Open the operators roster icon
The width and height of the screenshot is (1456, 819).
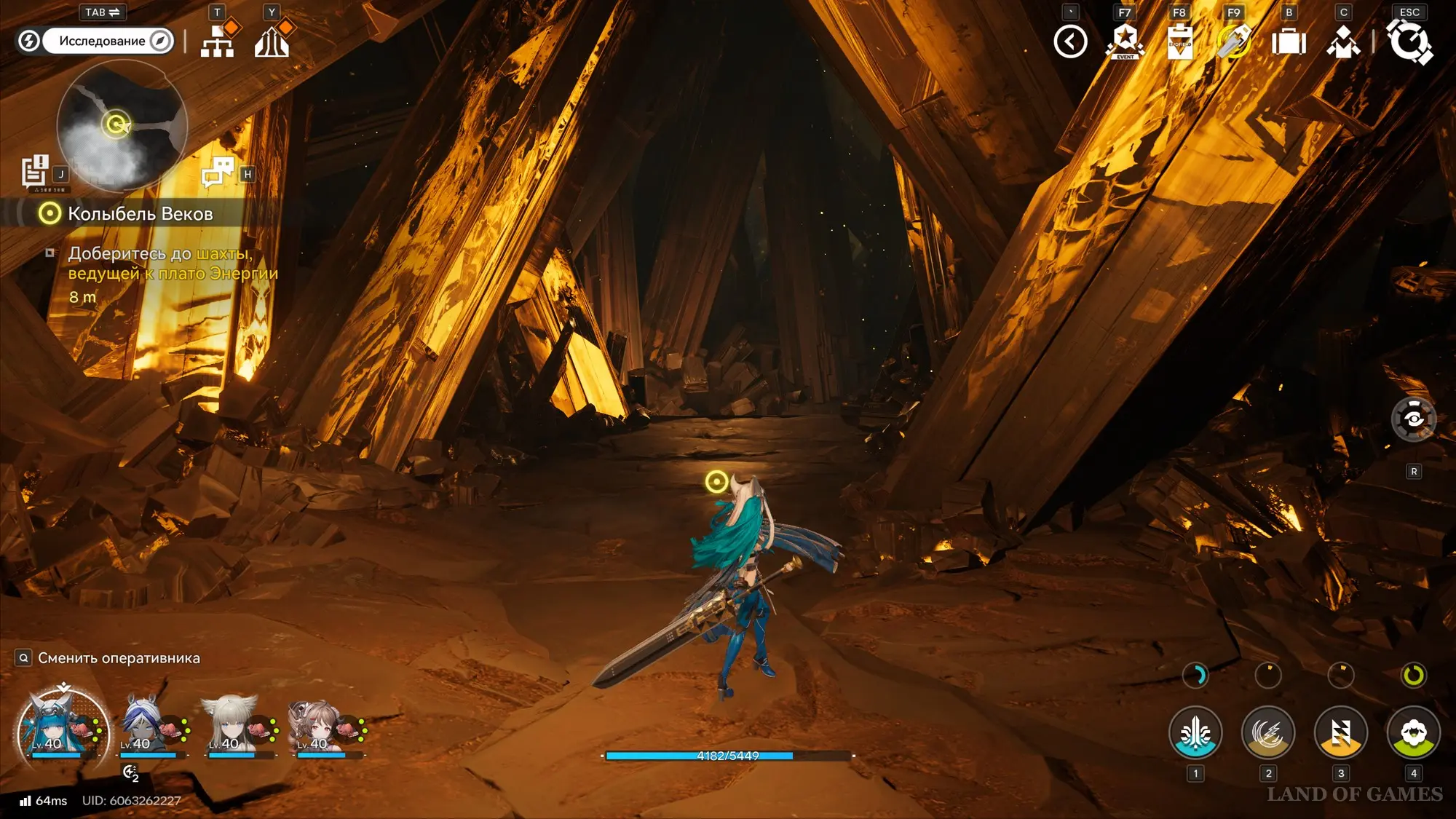tap(1343, 41)
